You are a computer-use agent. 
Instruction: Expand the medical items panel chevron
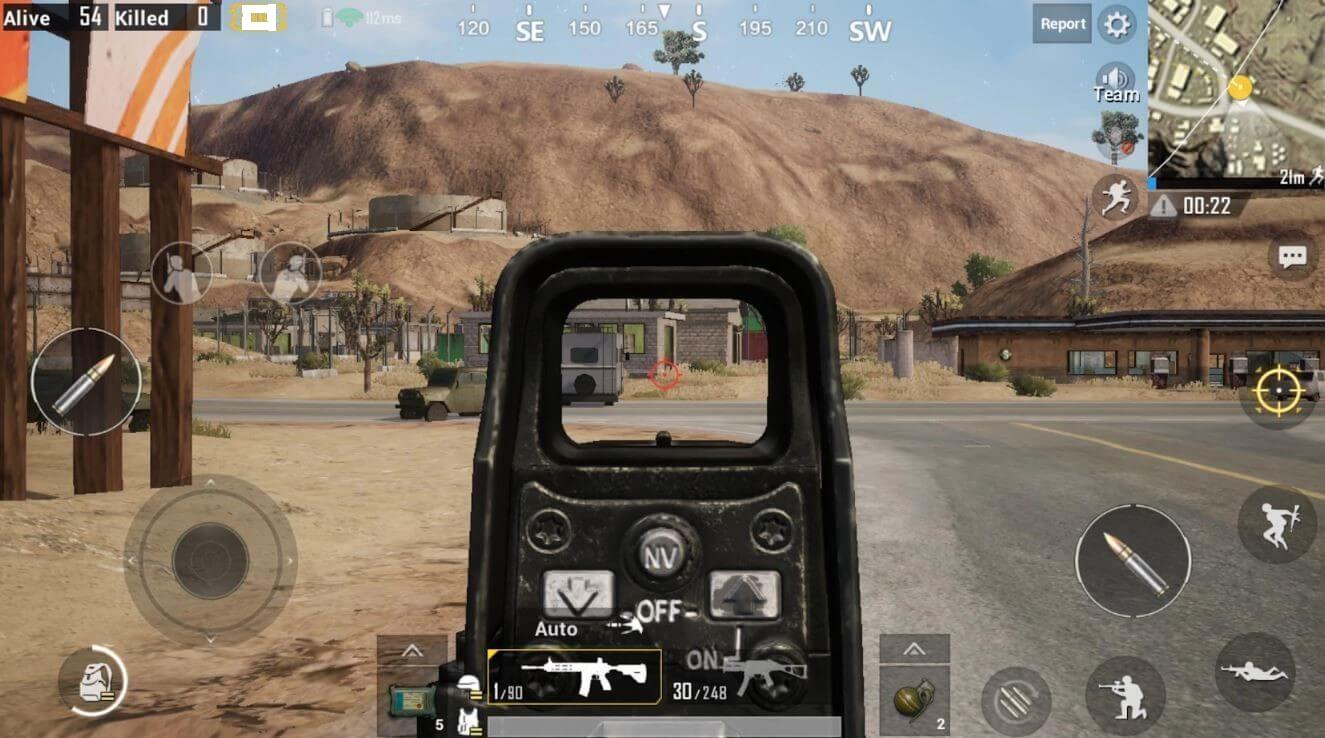(411, 651)
